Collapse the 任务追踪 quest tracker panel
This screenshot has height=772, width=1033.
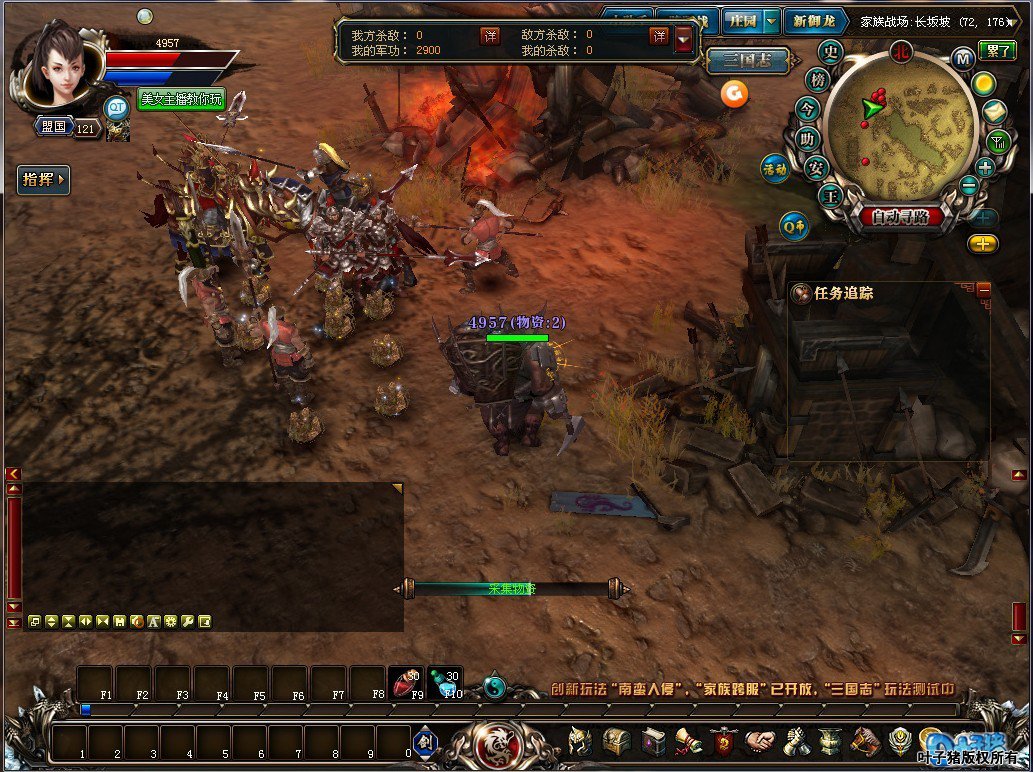983,289
